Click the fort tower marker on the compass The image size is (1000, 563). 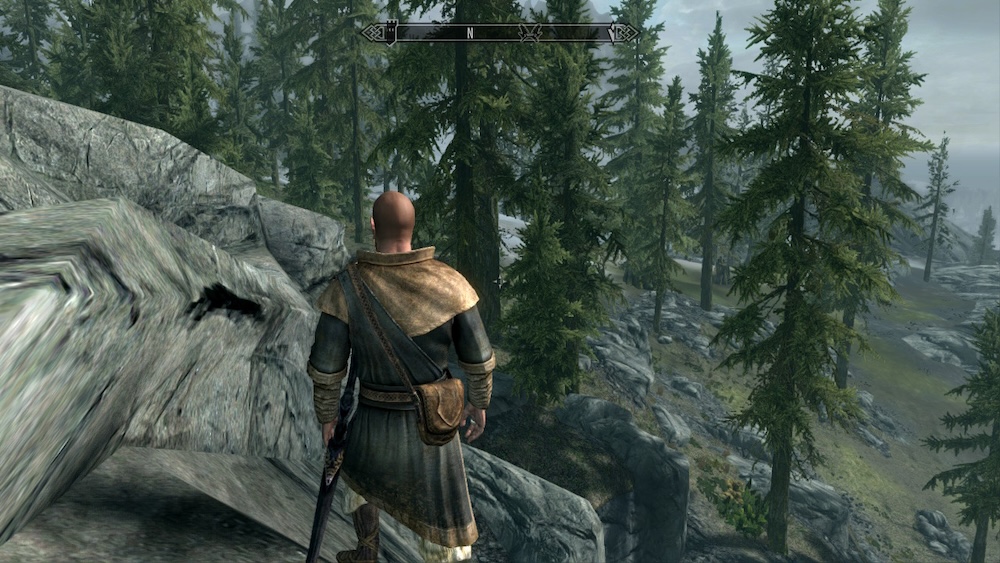point(392,32)
